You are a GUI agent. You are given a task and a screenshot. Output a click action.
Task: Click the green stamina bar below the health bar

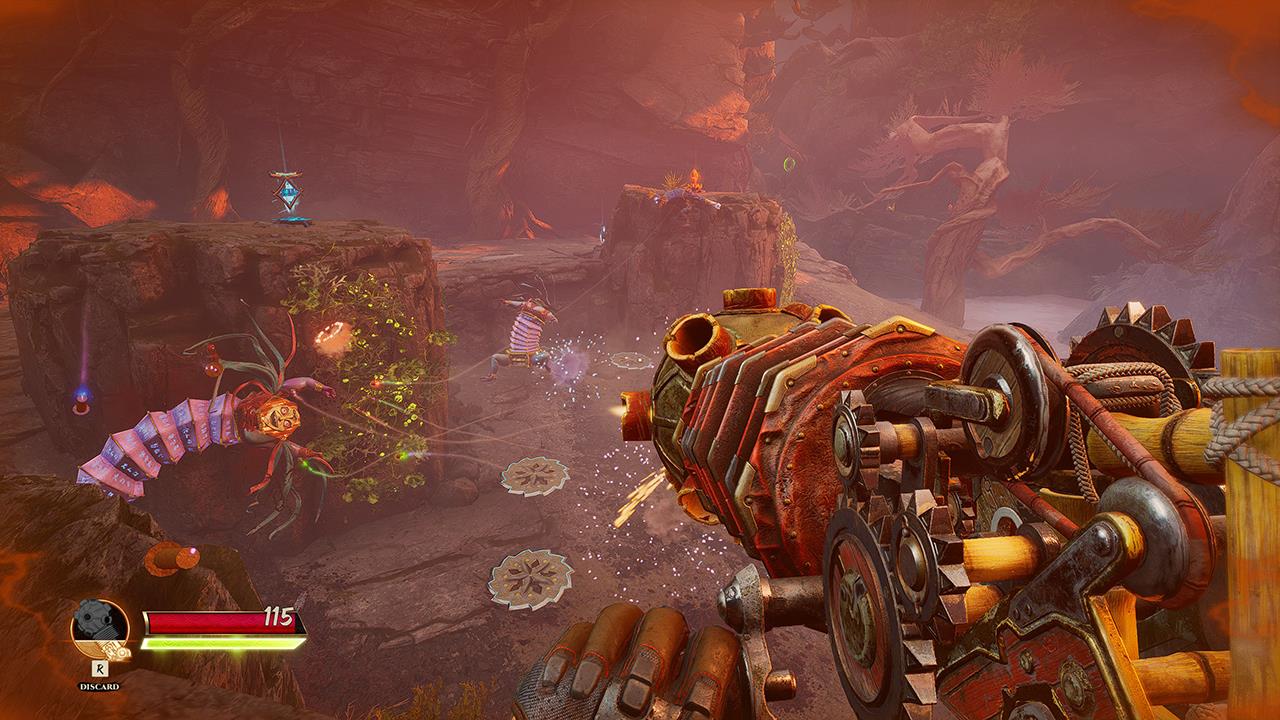click(220, 644)
